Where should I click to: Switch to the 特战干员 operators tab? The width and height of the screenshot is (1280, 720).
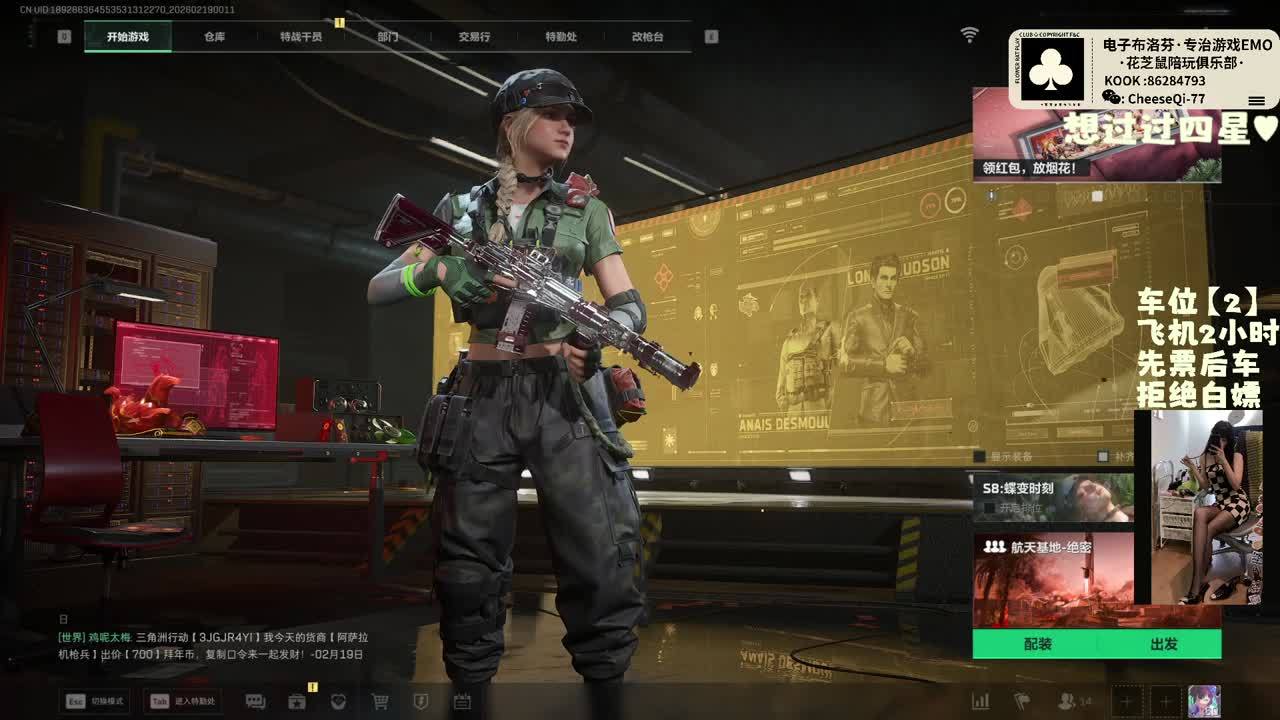tap(301, 37)
